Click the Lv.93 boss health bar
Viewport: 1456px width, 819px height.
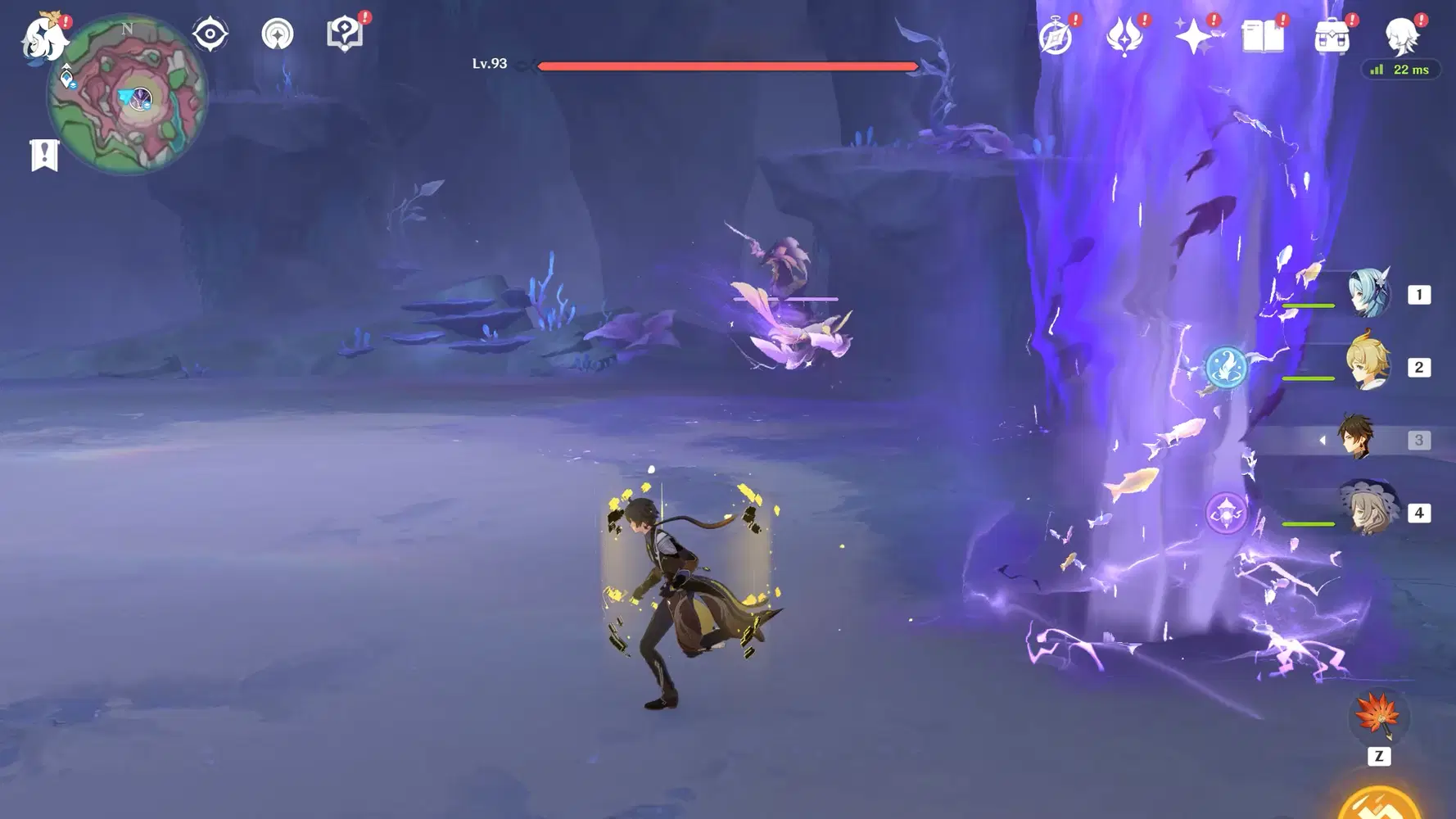point(726,64)
